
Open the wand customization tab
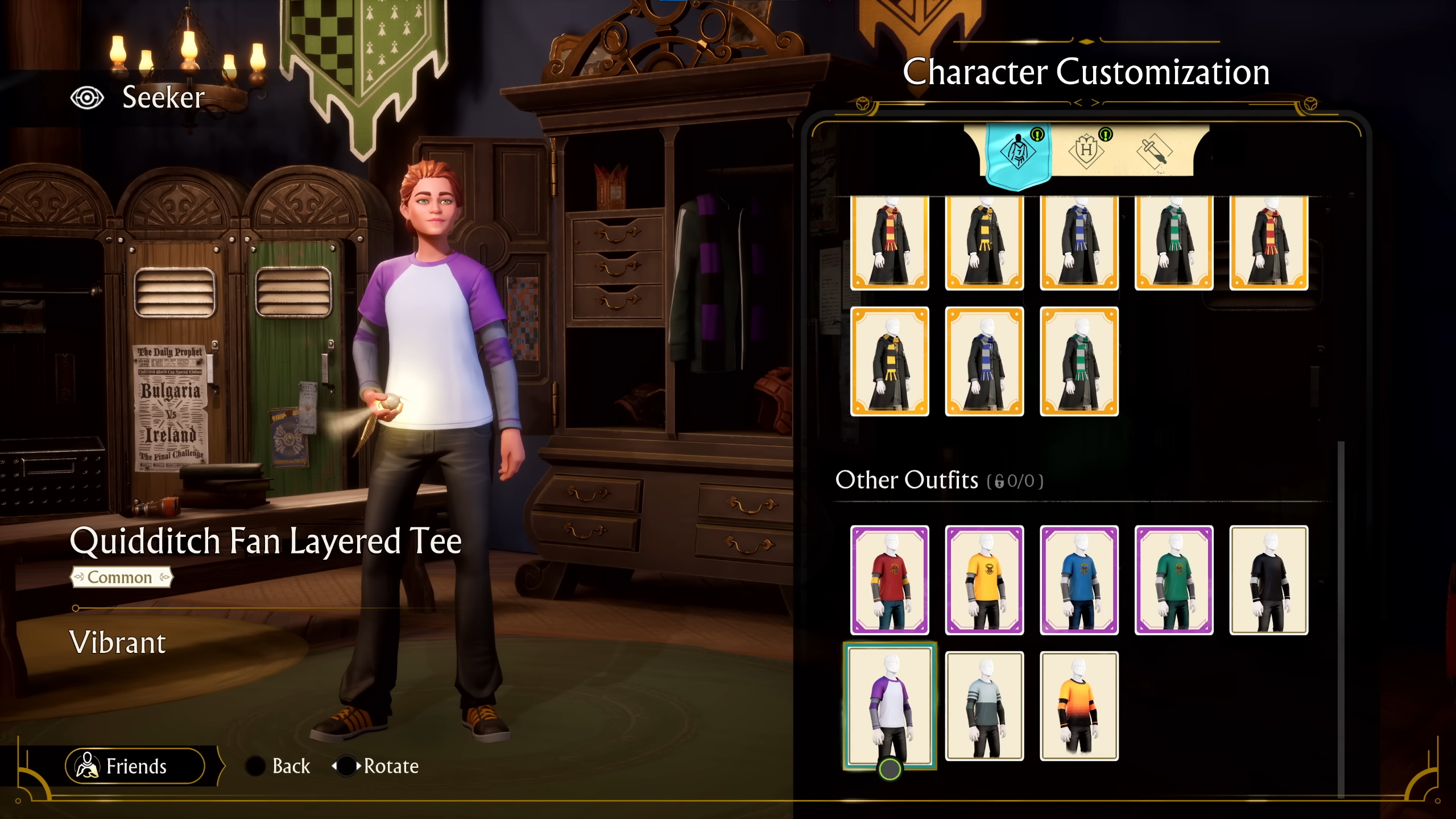[x=1154, y=152]
